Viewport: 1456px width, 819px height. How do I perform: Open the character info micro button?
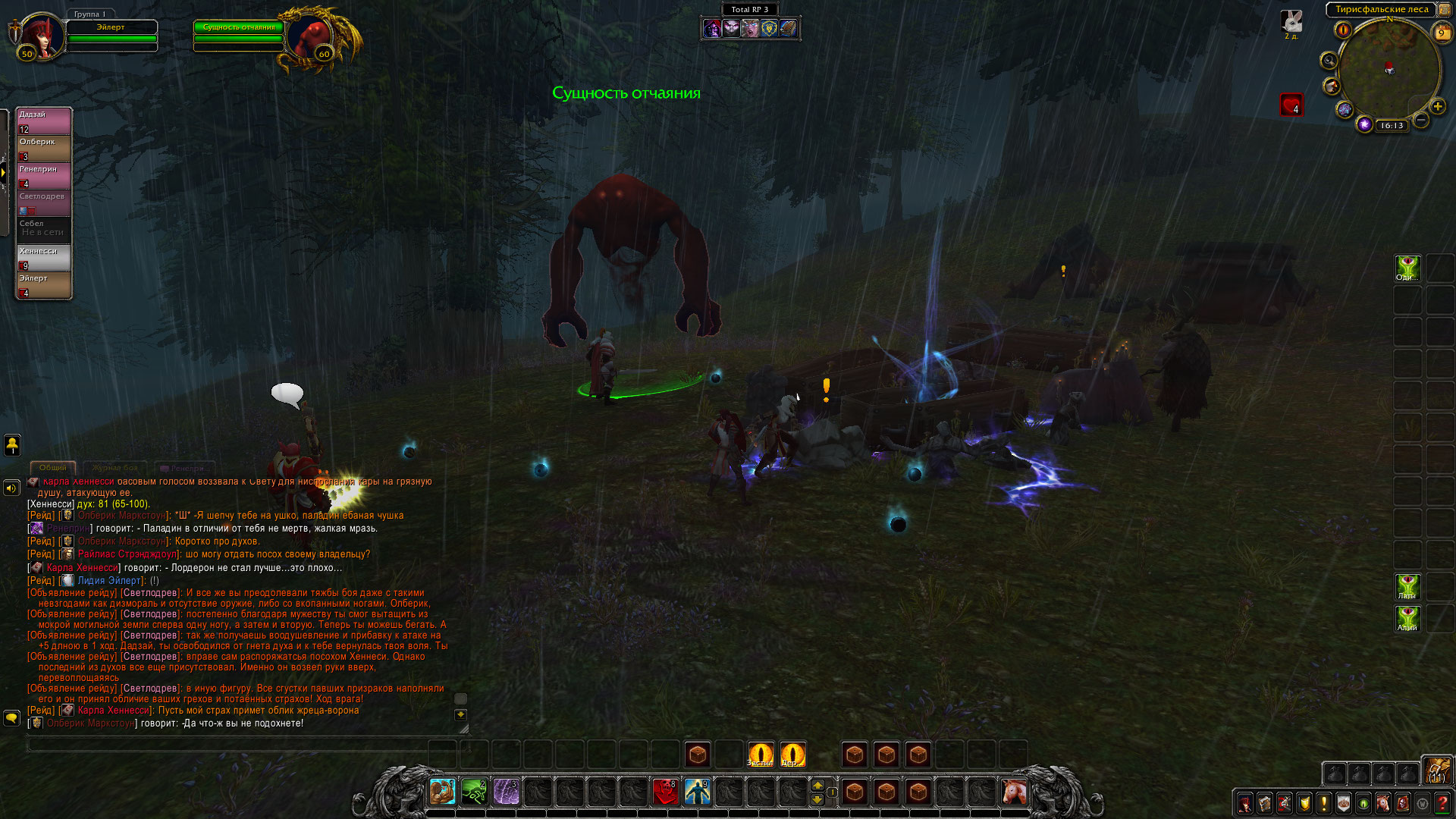(x=1245, y=803)
